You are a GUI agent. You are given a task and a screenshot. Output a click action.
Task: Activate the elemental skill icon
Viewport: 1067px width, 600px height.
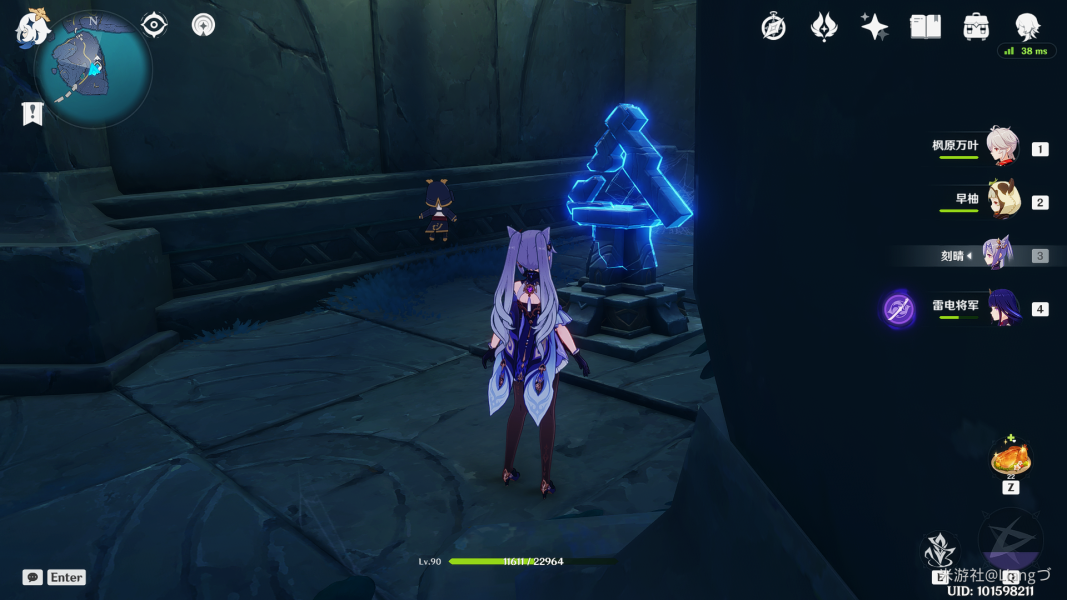point(939,552)
